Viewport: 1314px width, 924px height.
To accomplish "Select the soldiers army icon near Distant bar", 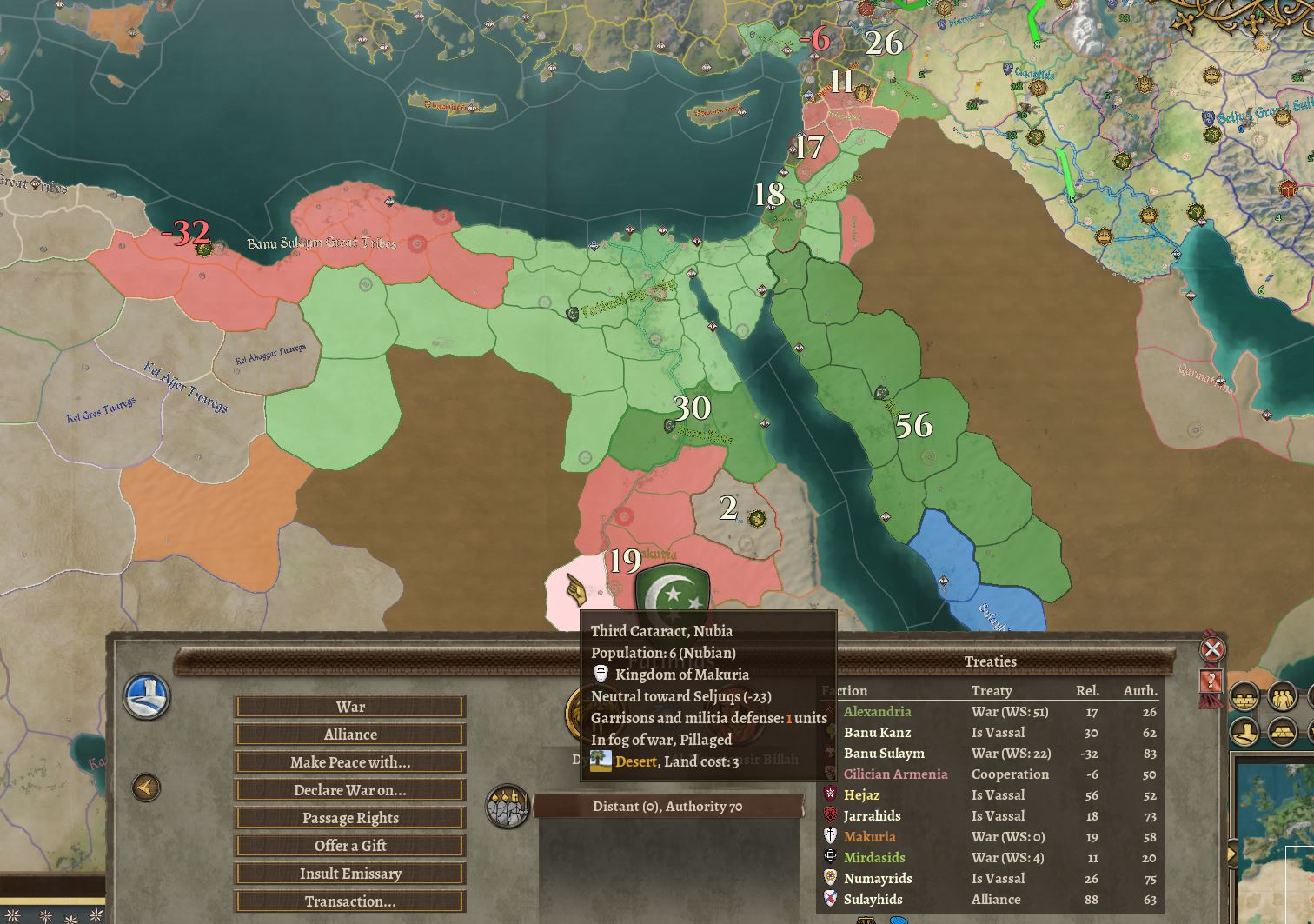I will [x=507, y=805].
